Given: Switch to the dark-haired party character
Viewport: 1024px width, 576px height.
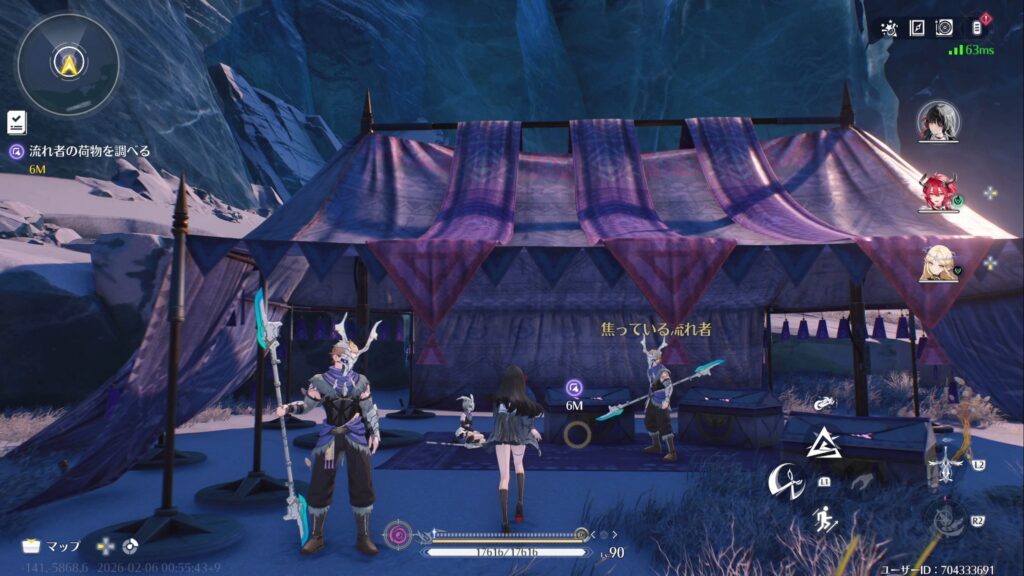Looking at the screenshot, I should click(x=939, y=122).
